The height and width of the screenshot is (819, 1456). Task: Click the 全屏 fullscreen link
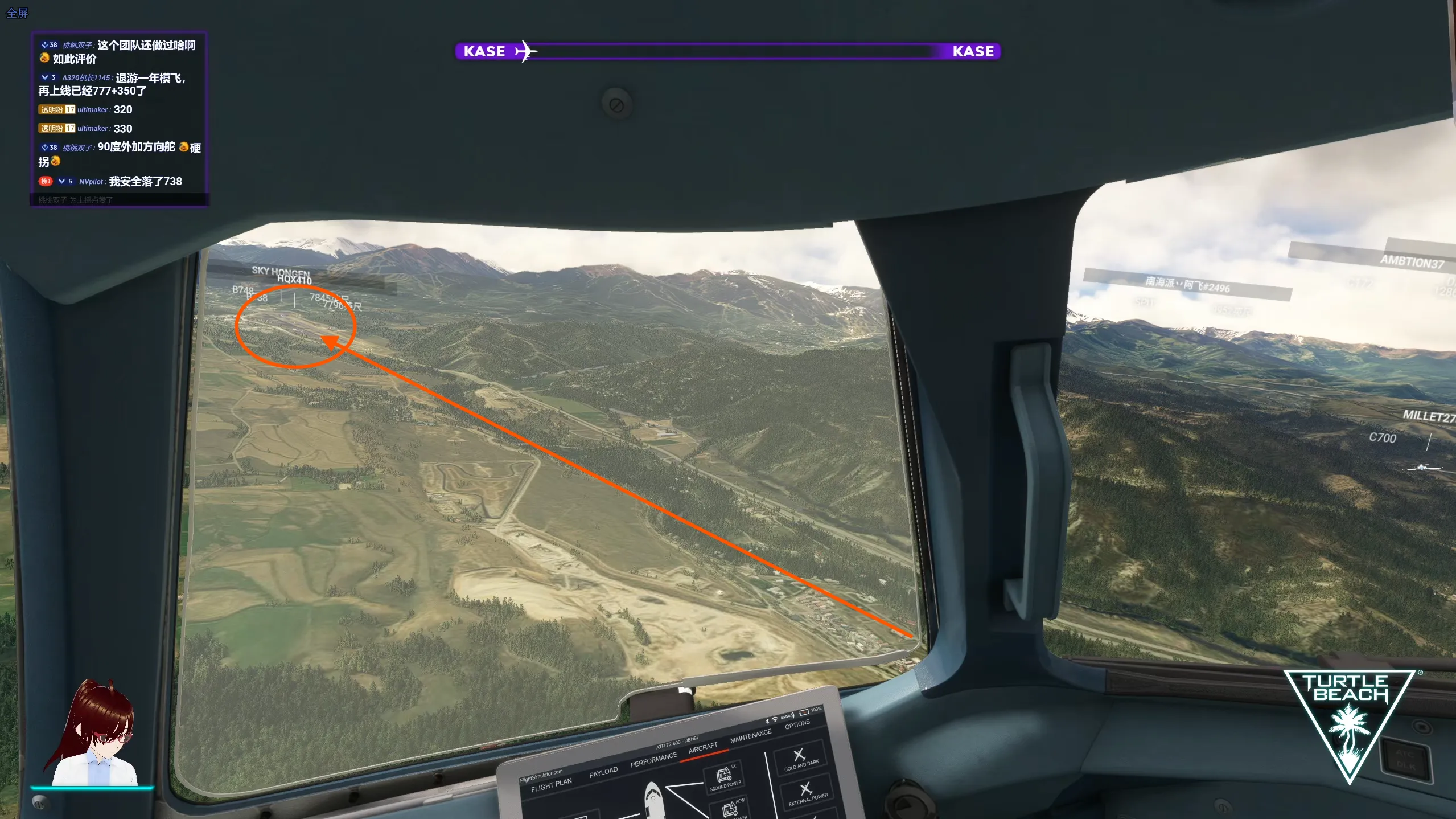(17, 13)
